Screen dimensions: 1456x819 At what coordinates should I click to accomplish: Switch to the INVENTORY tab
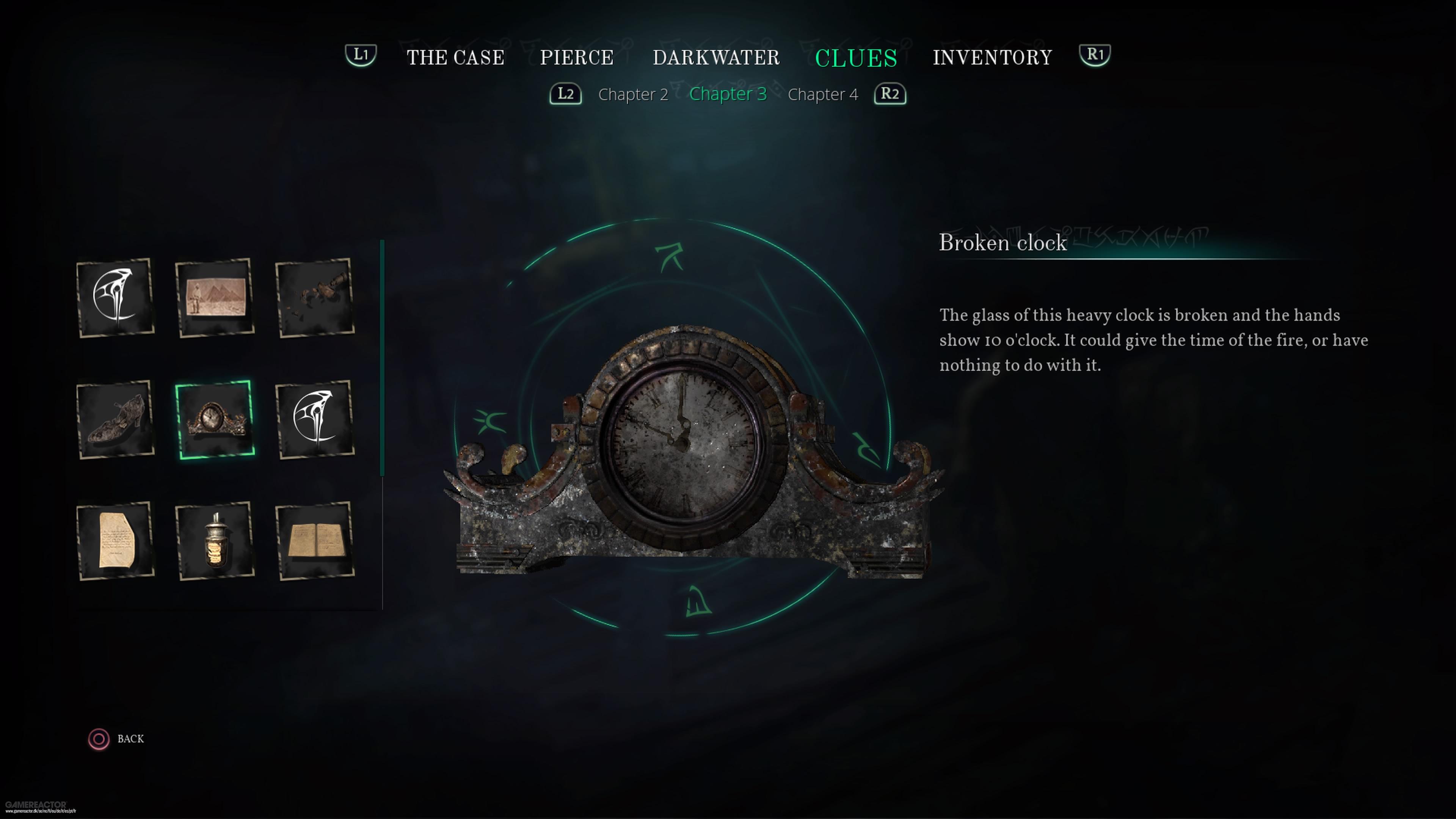point(993,57)
